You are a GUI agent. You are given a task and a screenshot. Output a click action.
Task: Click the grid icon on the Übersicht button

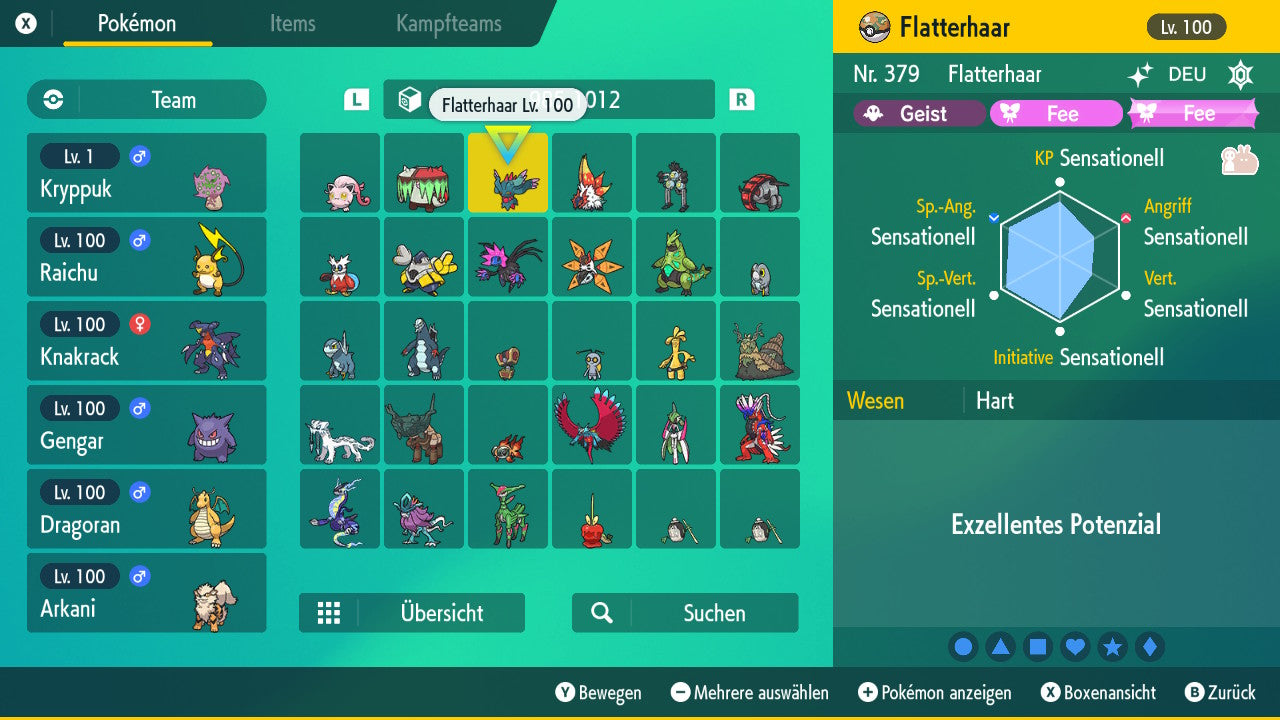[x=330, y=612]
